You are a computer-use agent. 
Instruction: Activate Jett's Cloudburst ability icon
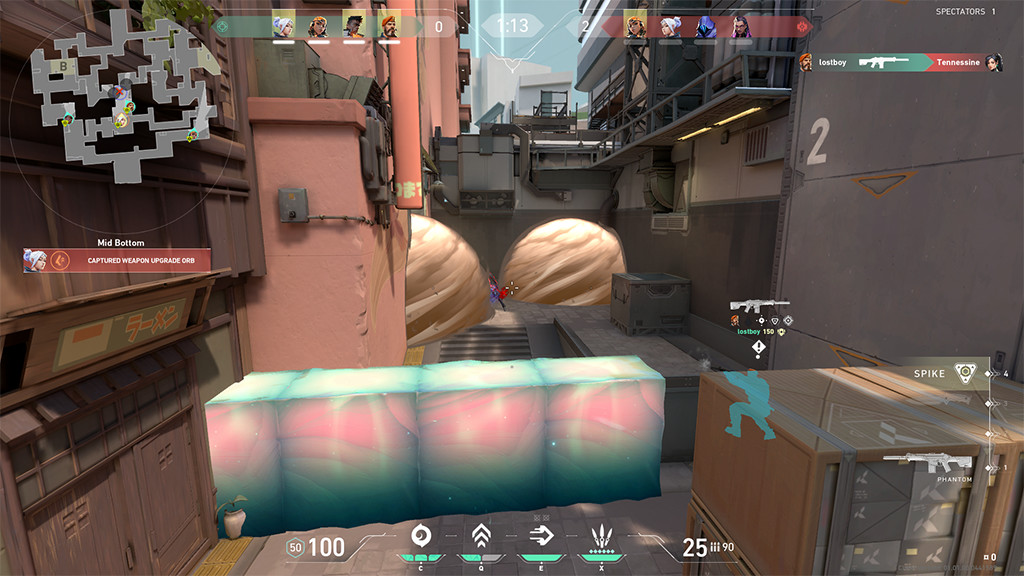coord(422,536)
